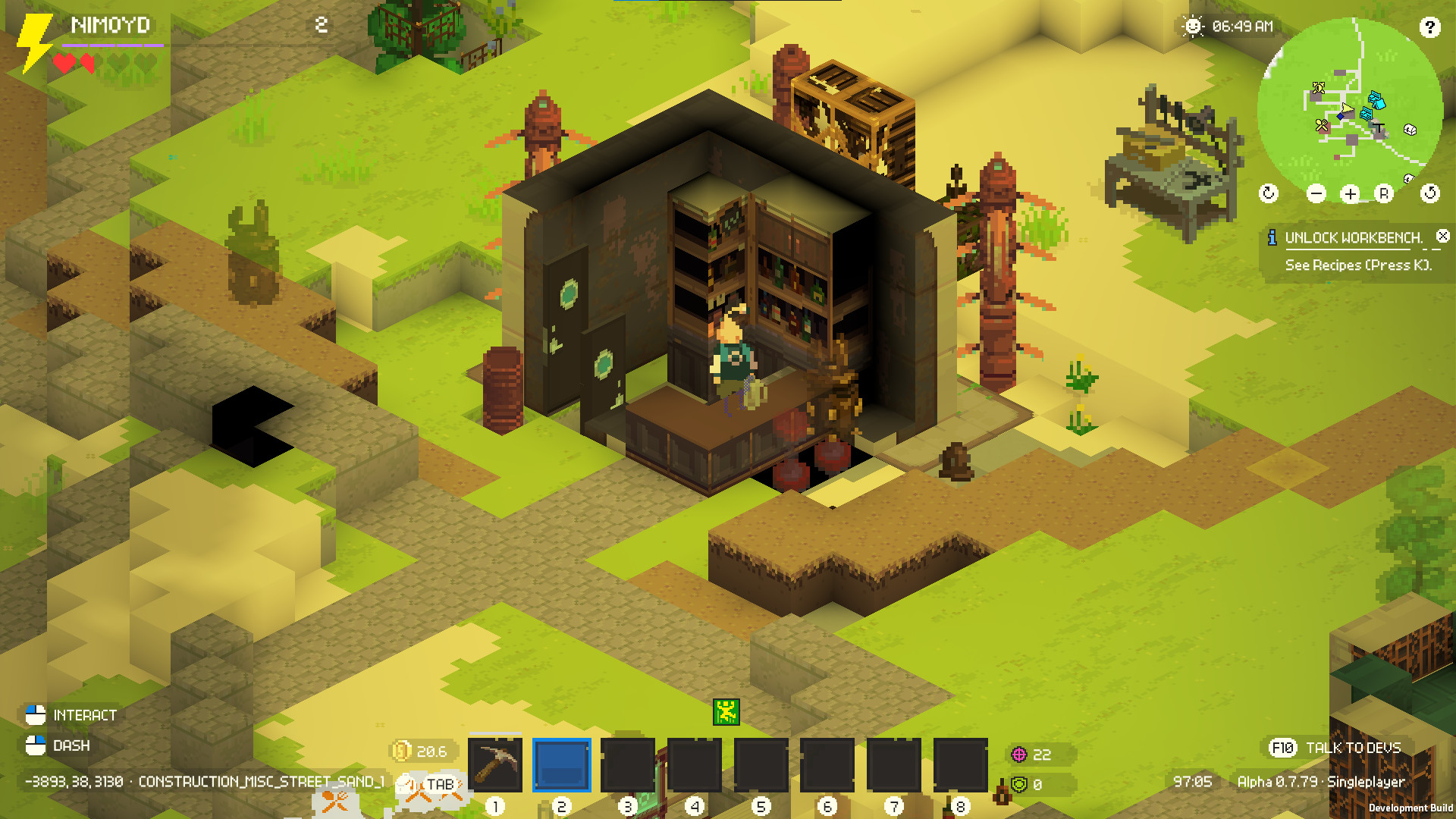Viewport: 1456px width, 819px height.
Task: Click the player arrow on the minimap
Action: click(1348, 108)
